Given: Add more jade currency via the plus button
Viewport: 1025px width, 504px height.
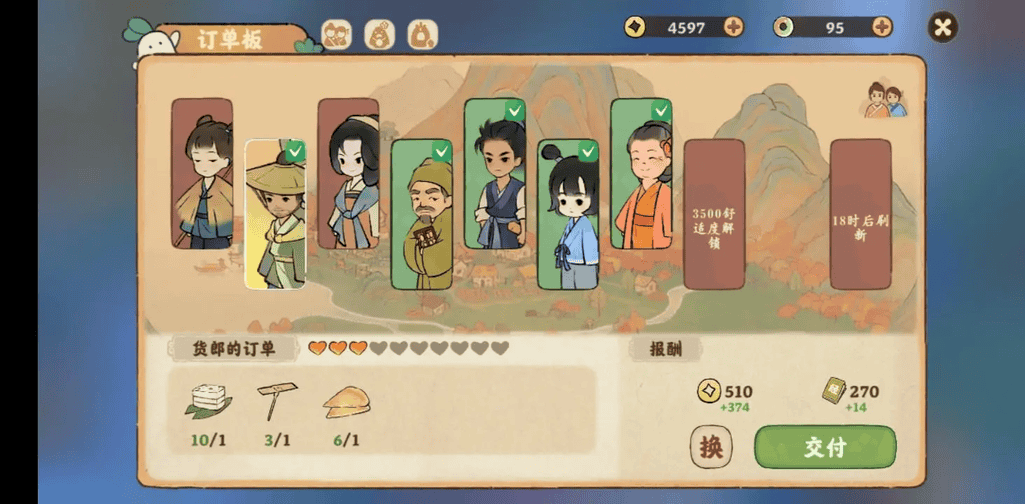Looking at the screenshot, I should coord(881,27).
